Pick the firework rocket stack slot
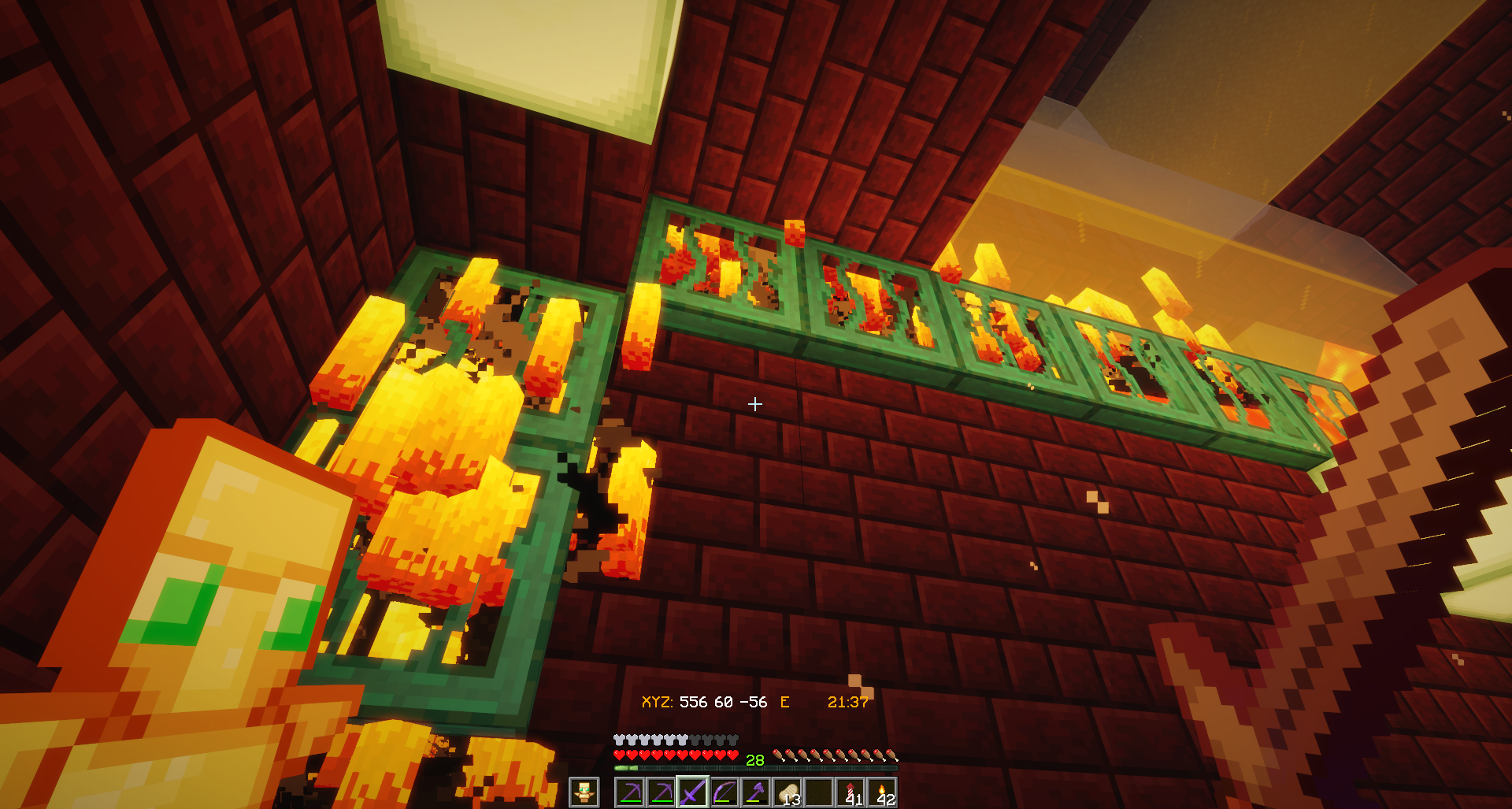 tap(850, 792)
